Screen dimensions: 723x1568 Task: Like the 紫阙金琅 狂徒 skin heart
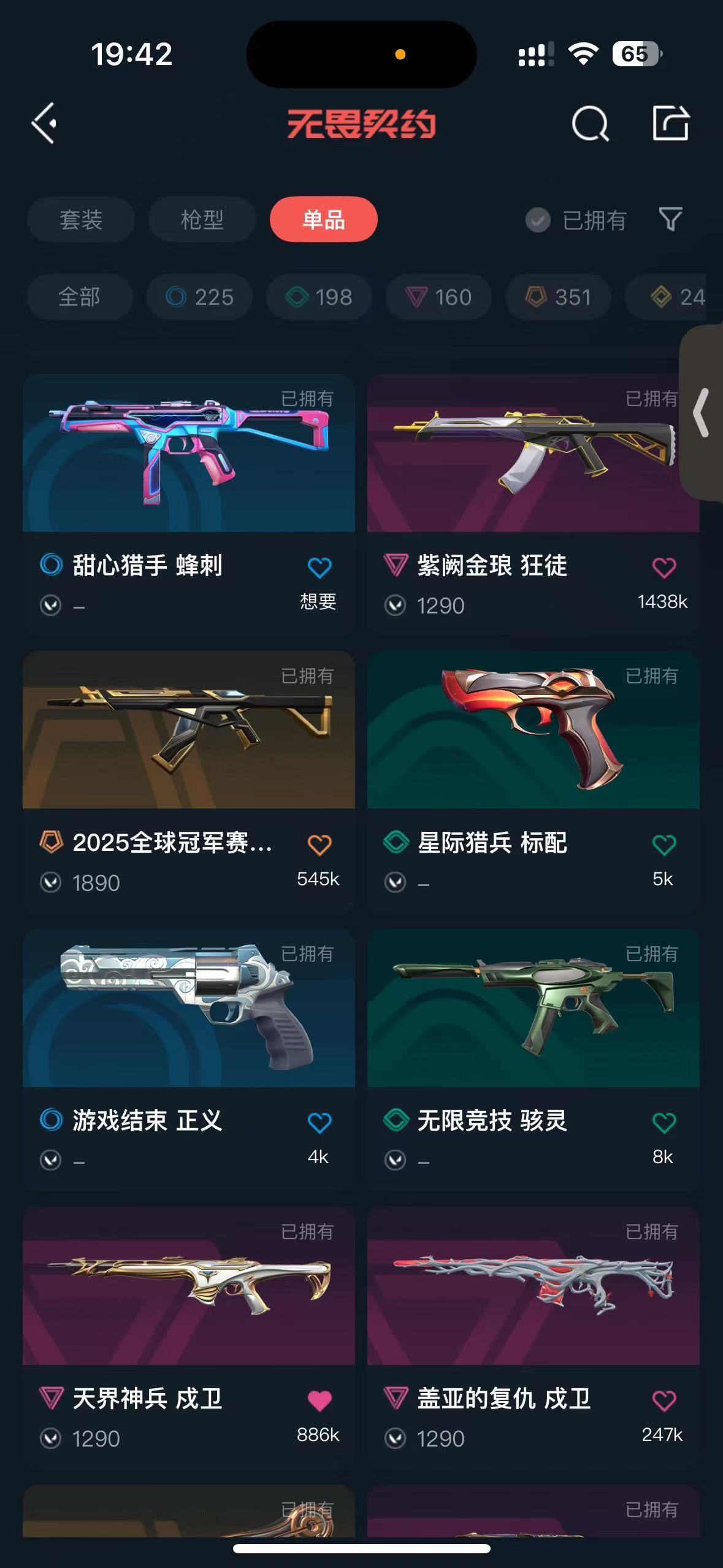coord(664,567)
